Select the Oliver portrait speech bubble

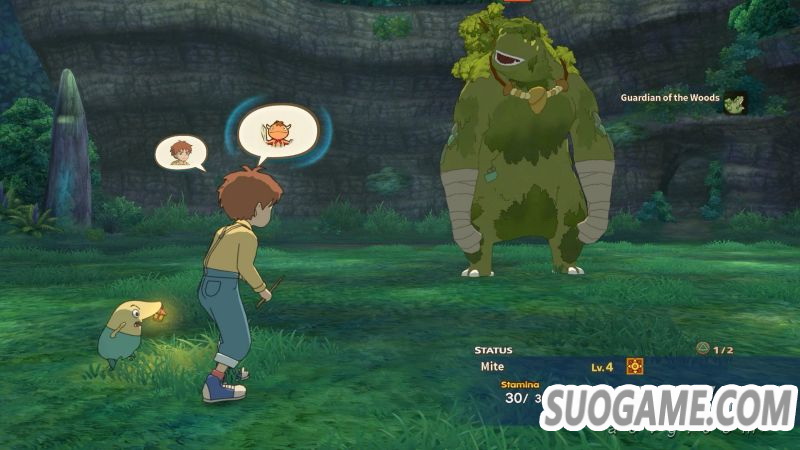click(180, 152)
